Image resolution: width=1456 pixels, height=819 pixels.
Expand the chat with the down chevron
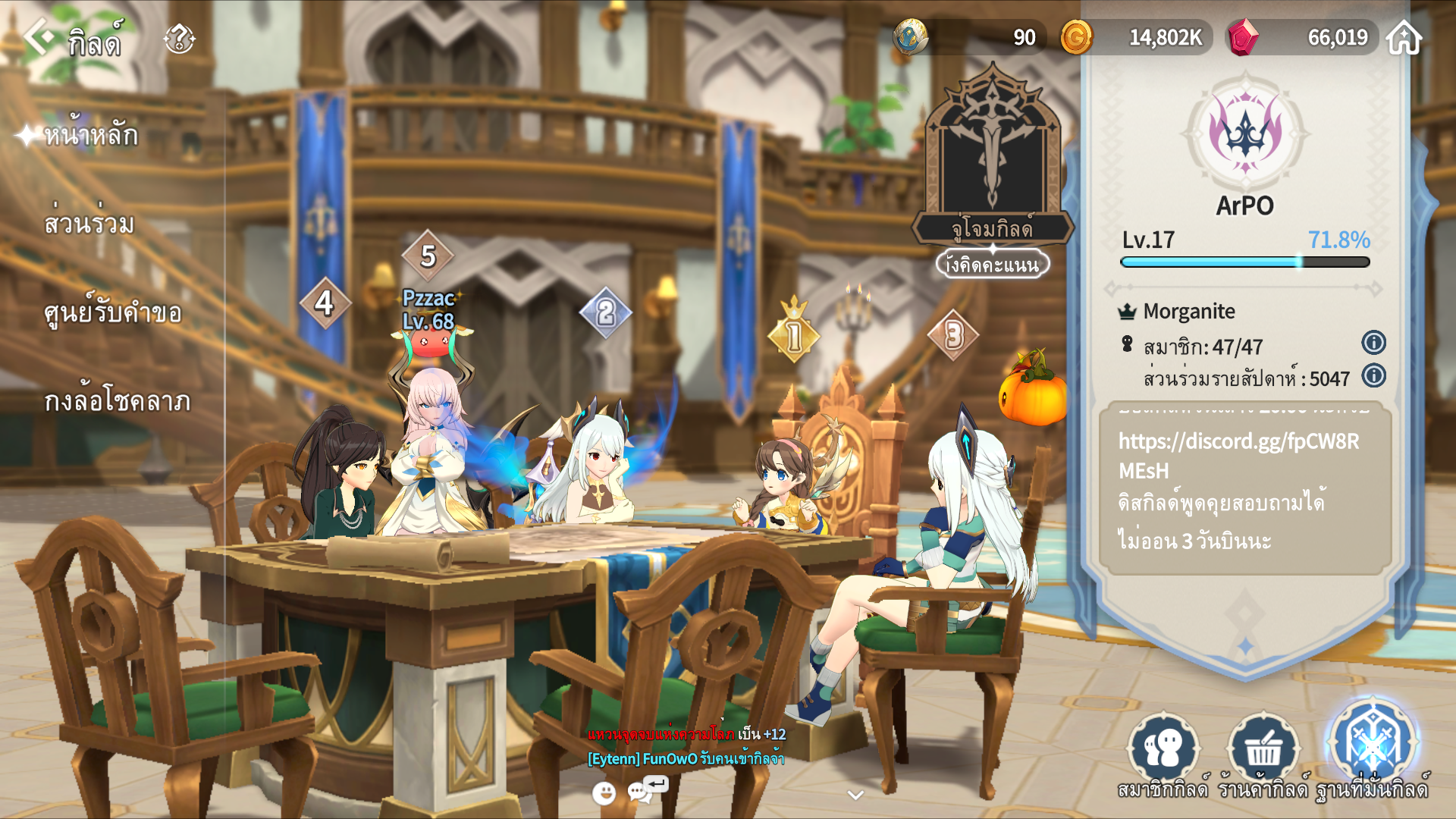(x=855, y=795)
